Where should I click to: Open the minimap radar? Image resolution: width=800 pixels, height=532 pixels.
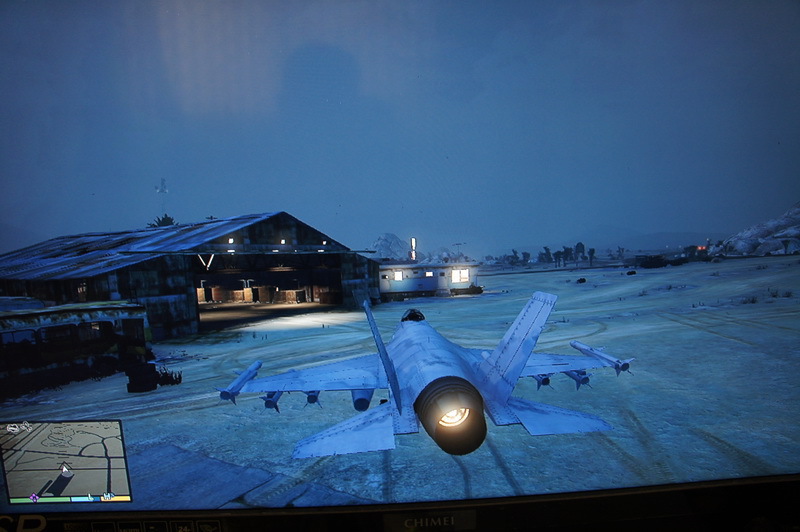pos(66,460)
